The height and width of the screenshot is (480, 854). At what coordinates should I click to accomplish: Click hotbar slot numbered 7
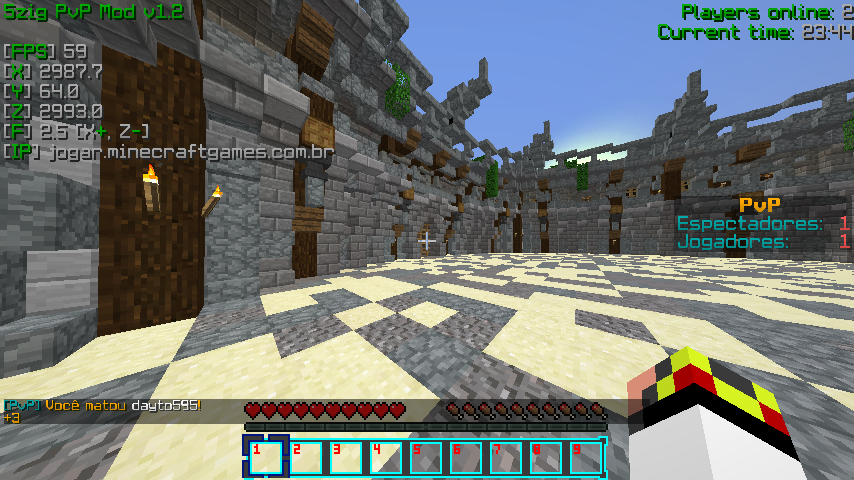(x=506, y=457)
